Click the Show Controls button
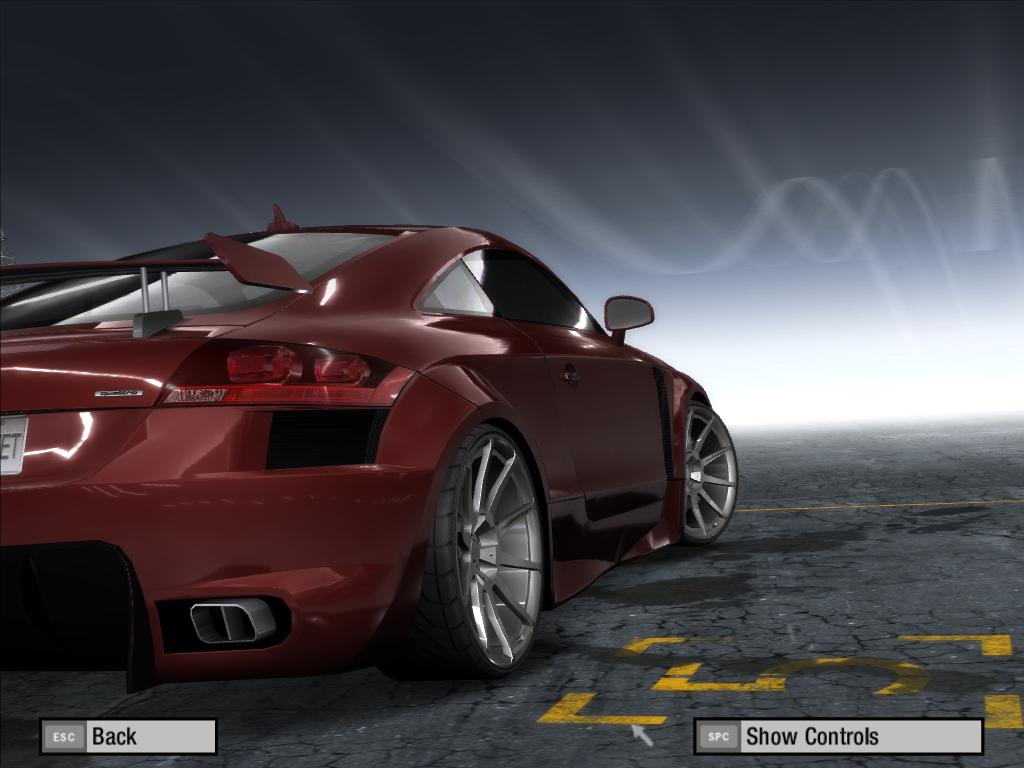The width and height of the screenshot is (1024, 768). point(838,737)
